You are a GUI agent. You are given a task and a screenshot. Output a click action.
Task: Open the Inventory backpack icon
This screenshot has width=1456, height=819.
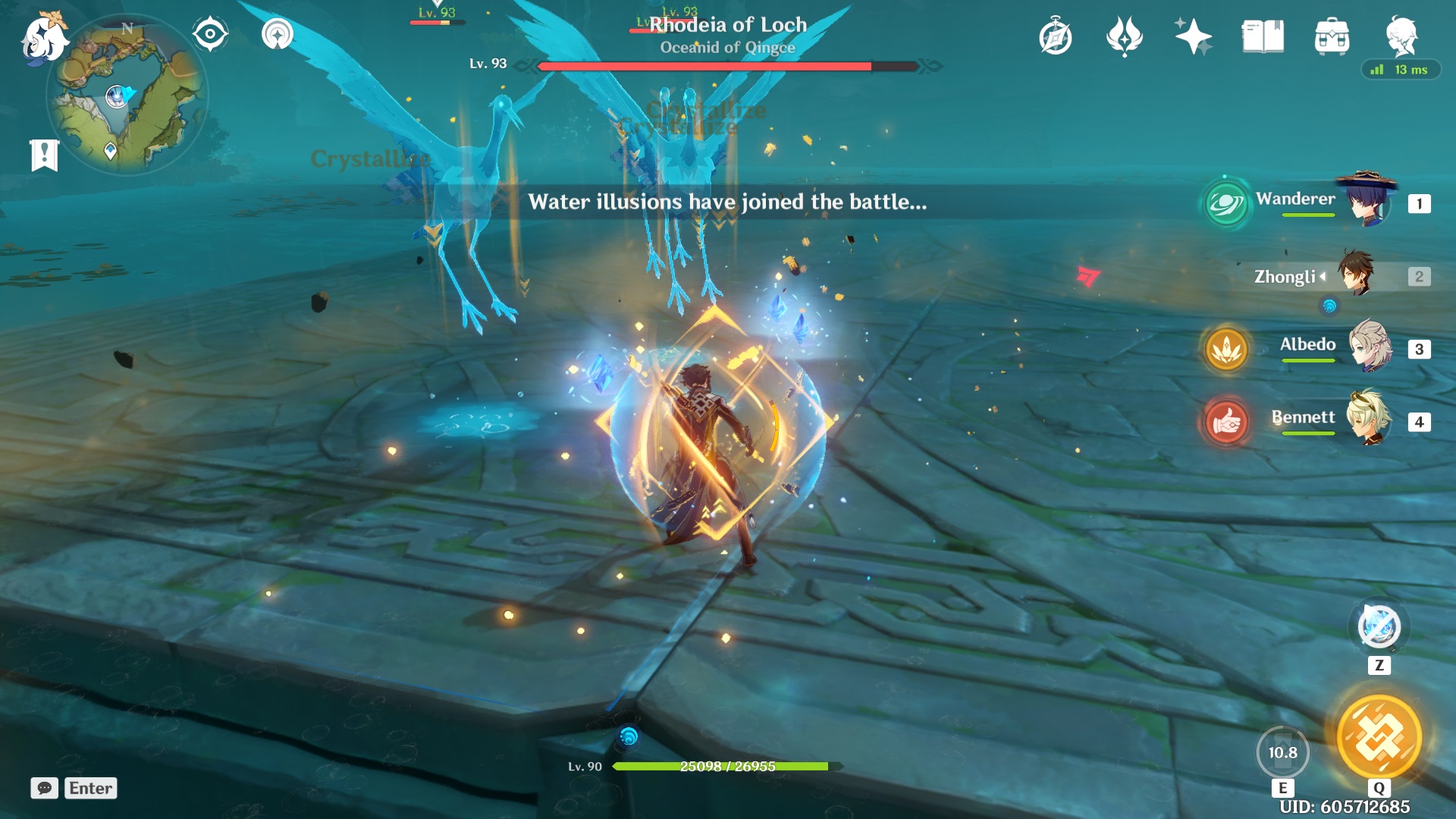click(1331, 36)
